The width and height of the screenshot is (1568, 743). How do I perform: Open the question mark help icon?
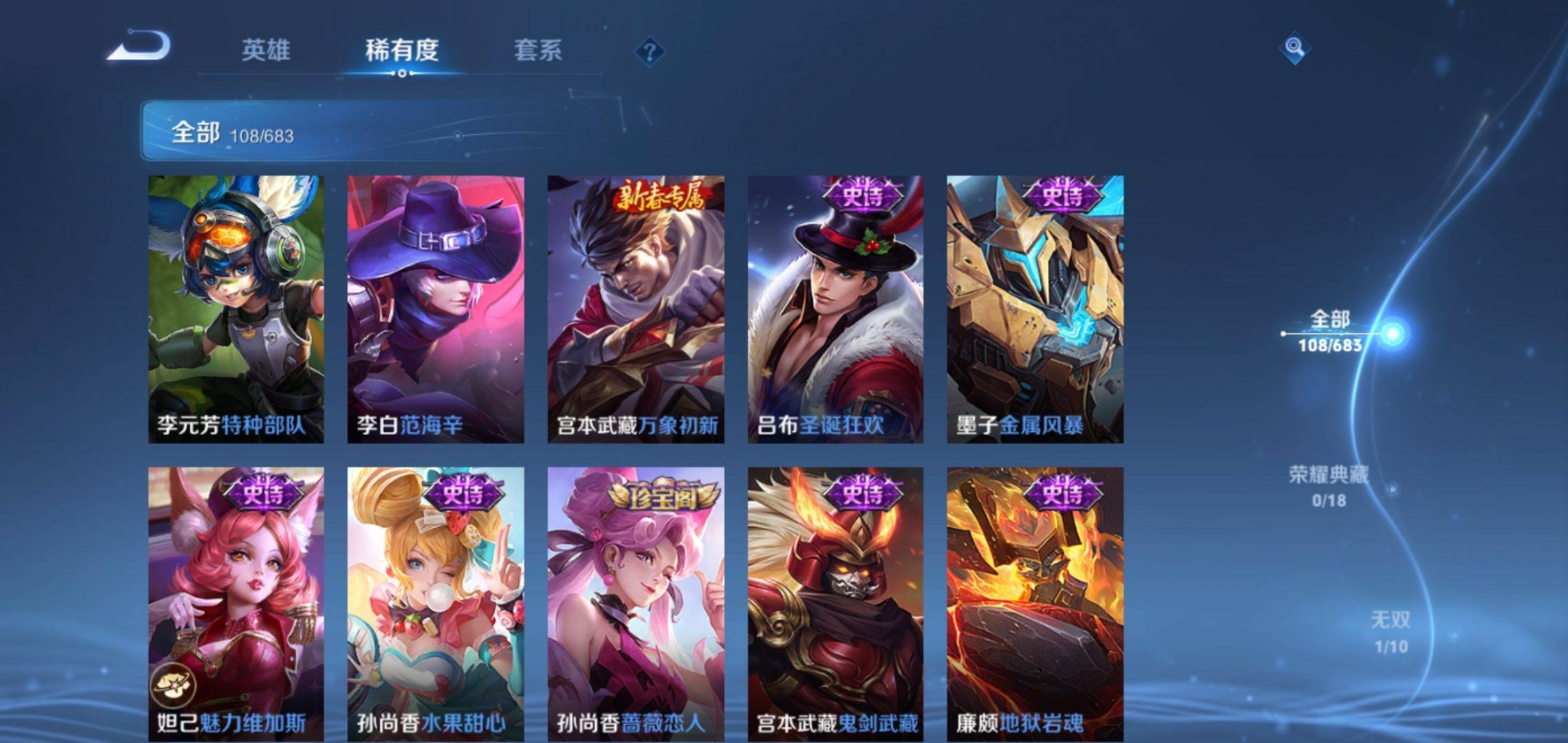[649, 52]
